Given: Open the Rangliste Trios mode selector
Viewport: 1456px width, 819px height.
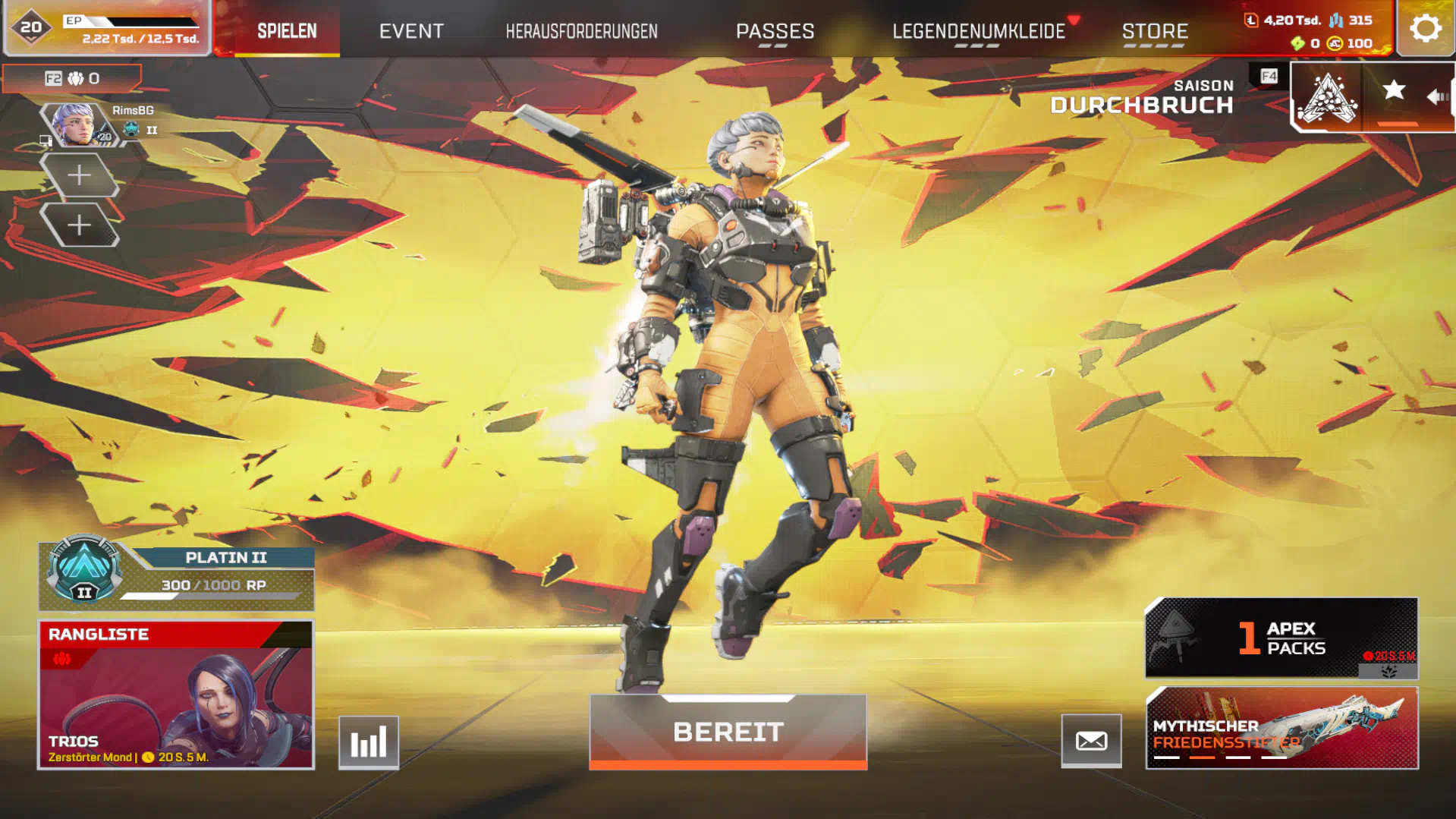Looking at the screenshot, I should click(x=176, y=695).
